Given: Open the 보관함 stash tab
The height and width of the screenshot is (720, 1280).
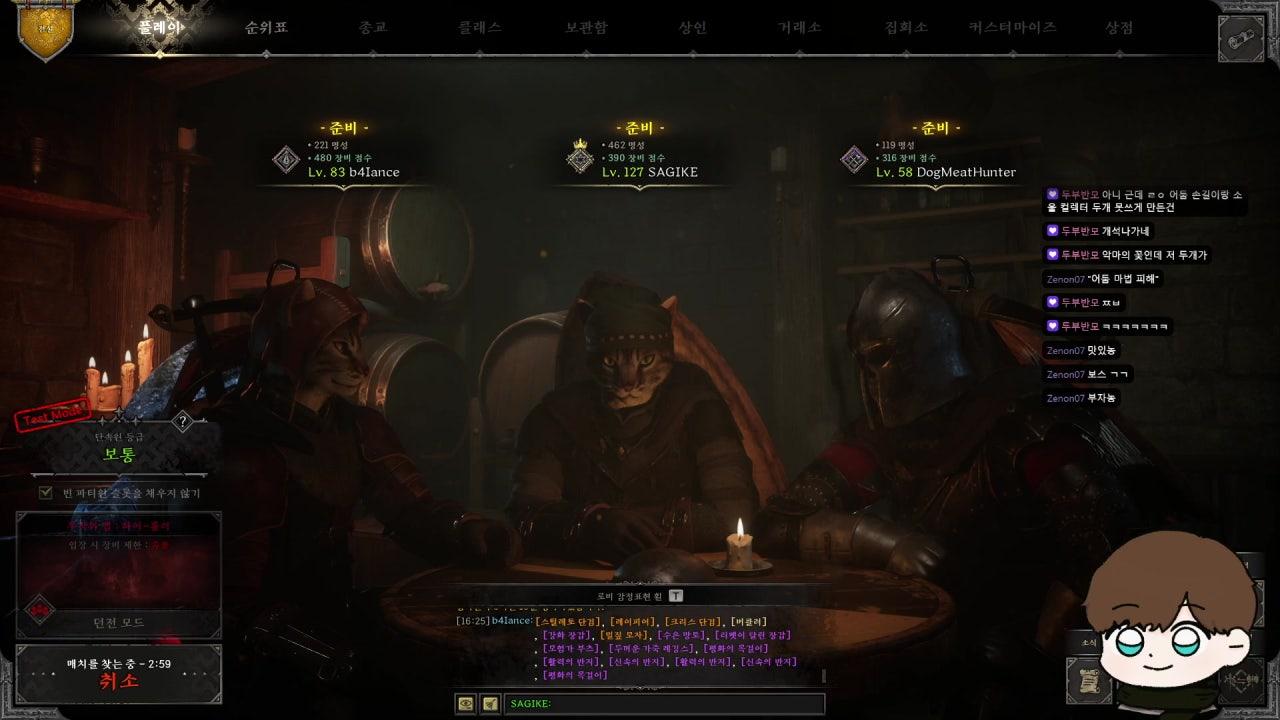Looking at the screenshot, I should tap(586, 28).
